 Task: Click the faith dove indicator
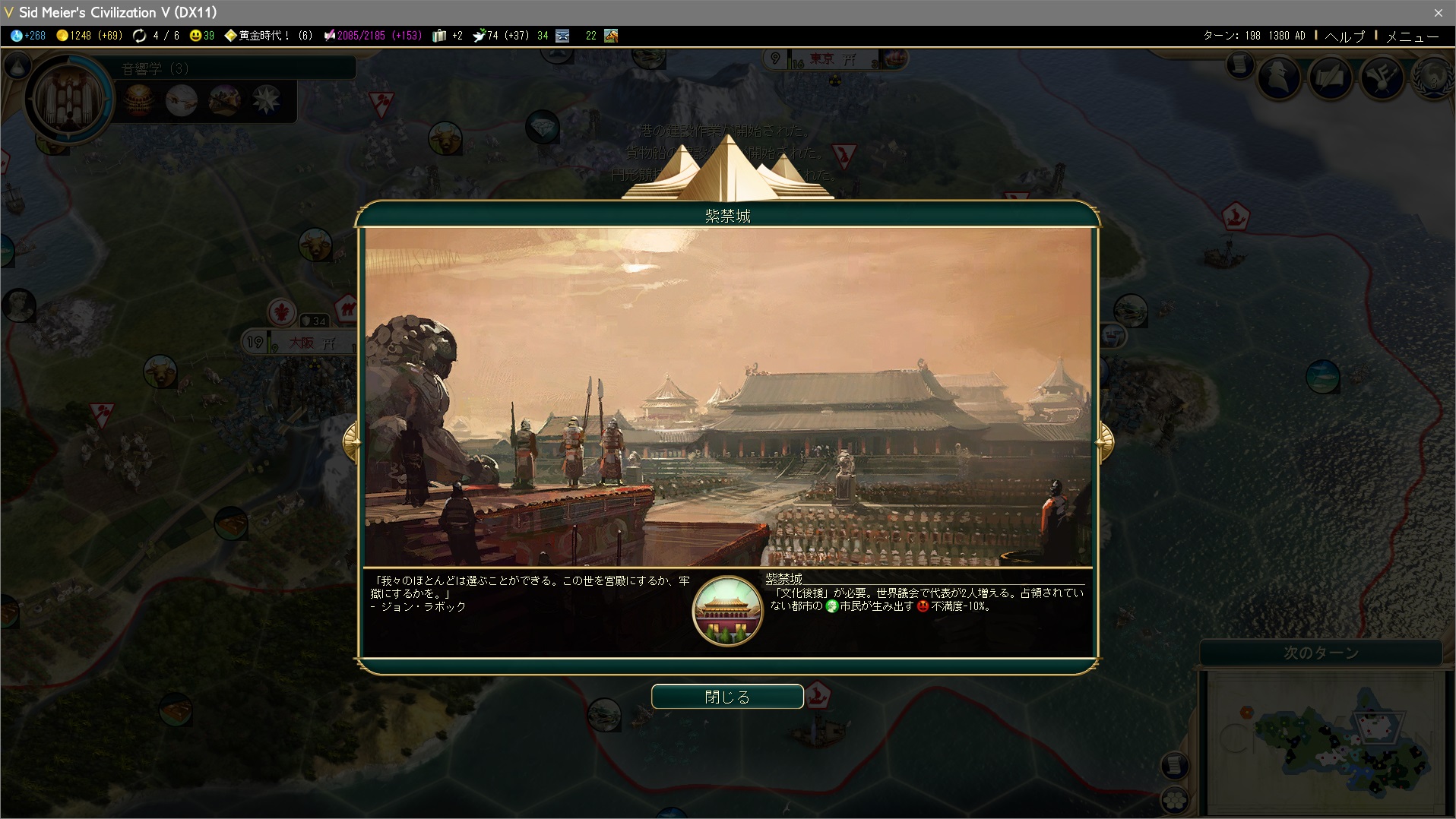[x=500, y=36]
